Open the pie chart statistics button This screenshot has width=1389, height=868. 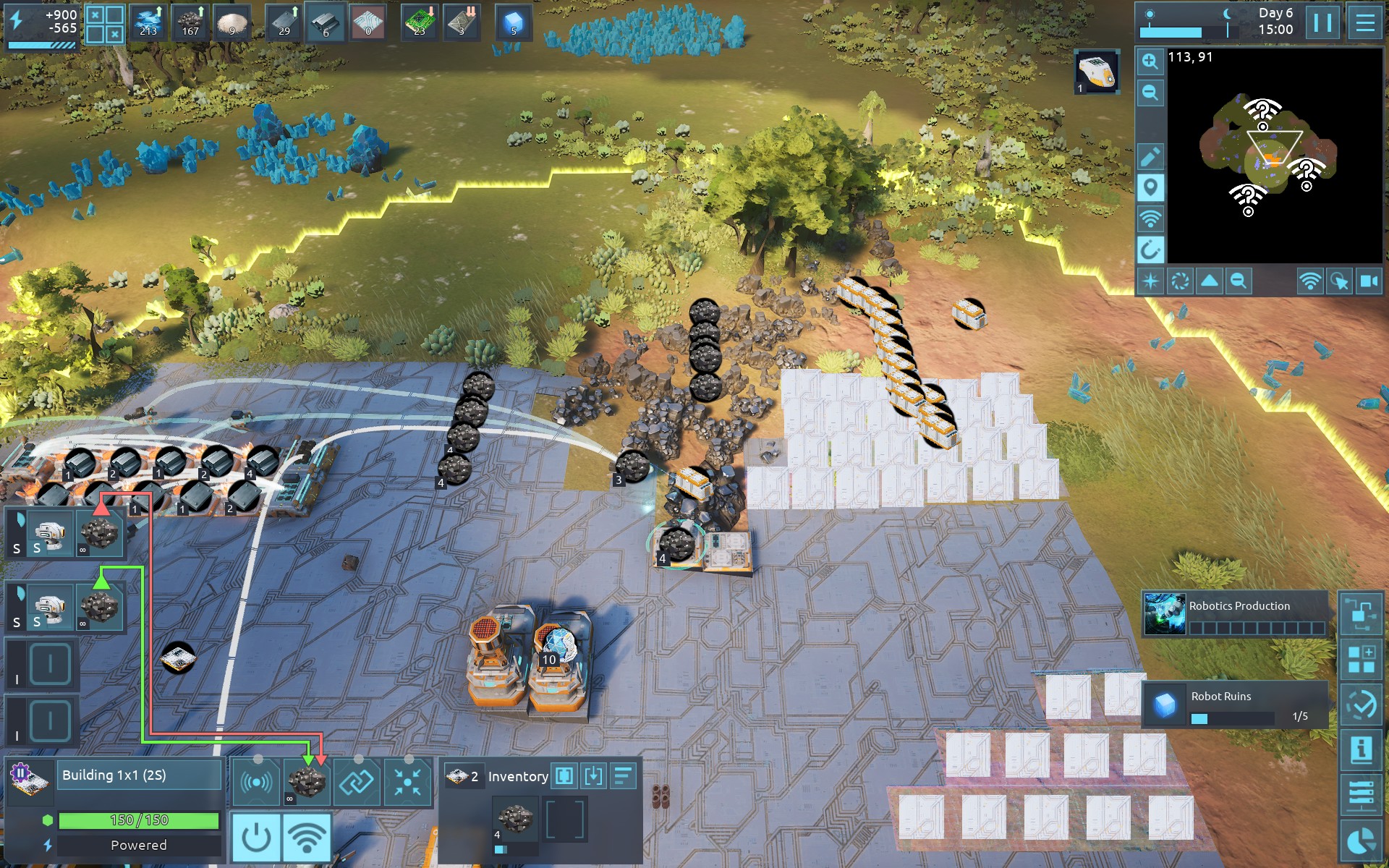(x=1361, y=841)
